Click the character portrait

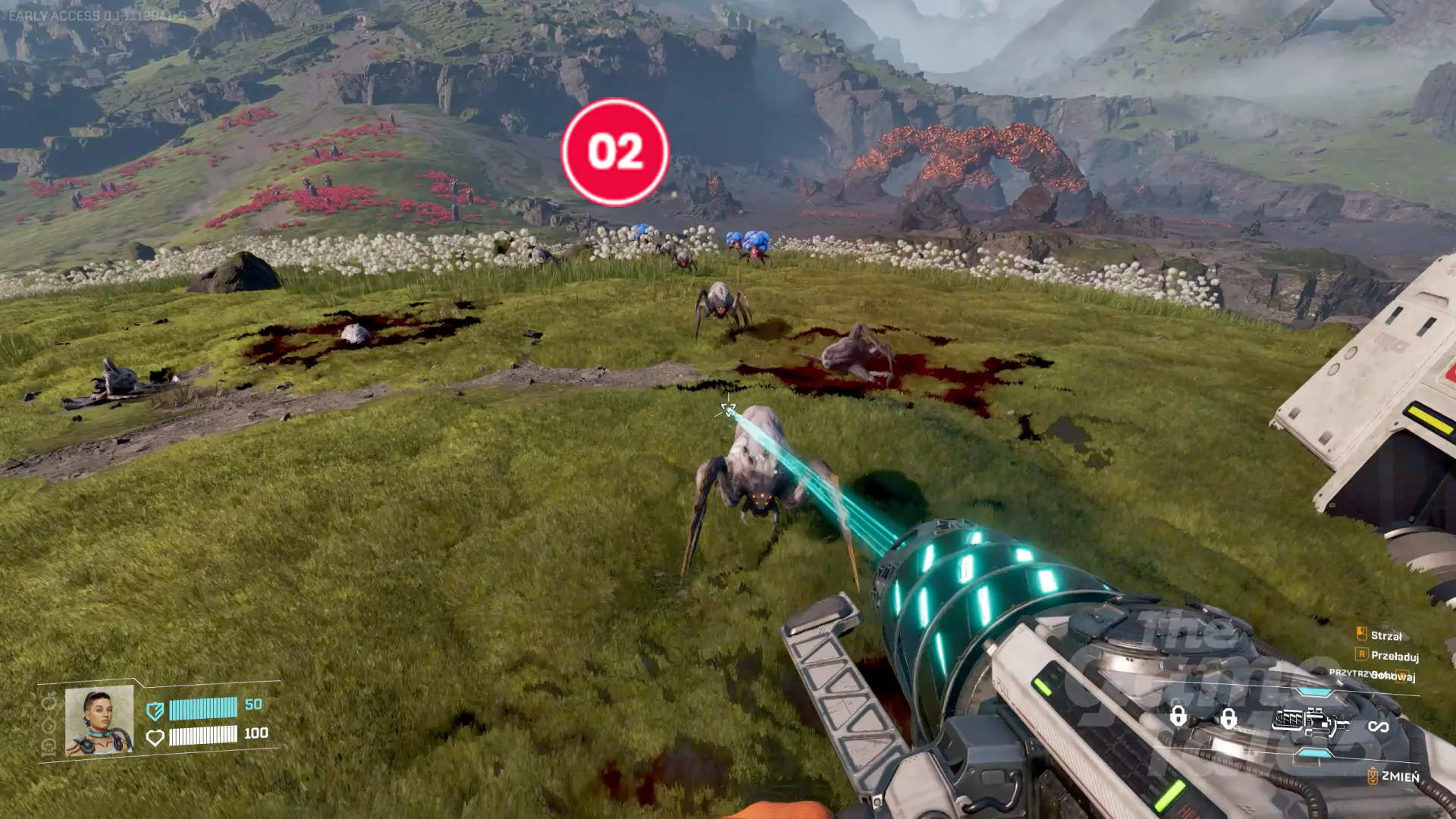point(99,721)
